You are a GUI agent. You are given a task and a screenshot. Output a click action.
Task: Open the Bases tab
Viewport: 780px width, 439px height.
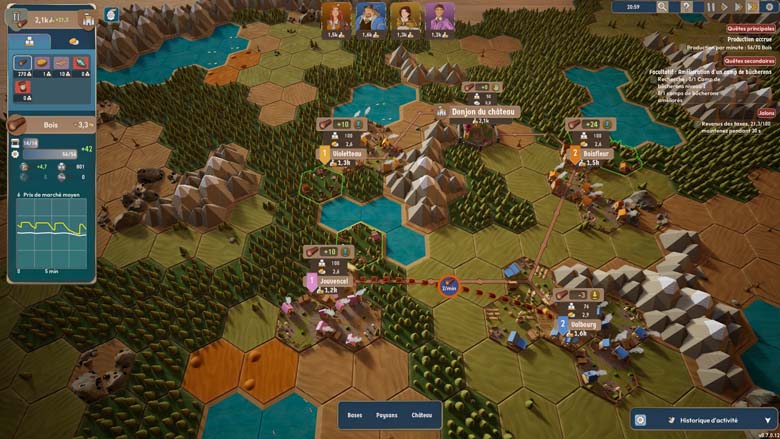tap(355, 415)
